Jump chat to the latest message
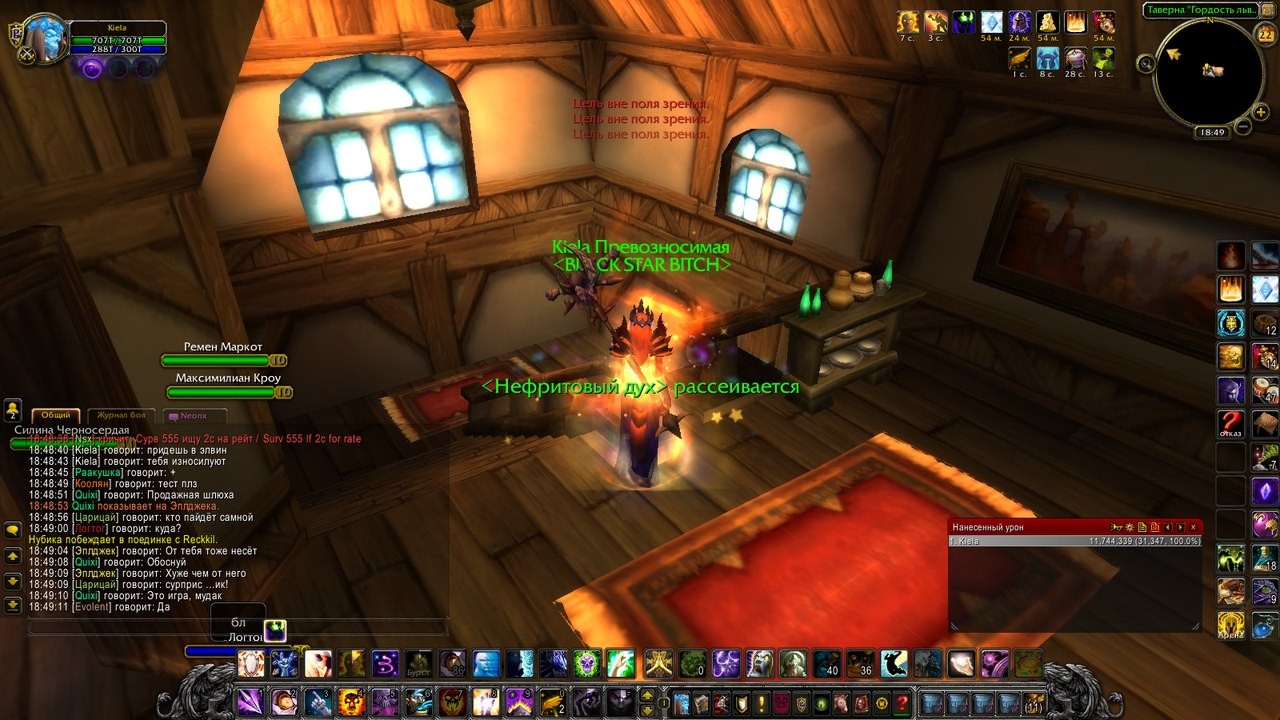The image size is (1280, 720). coord(13,605)
